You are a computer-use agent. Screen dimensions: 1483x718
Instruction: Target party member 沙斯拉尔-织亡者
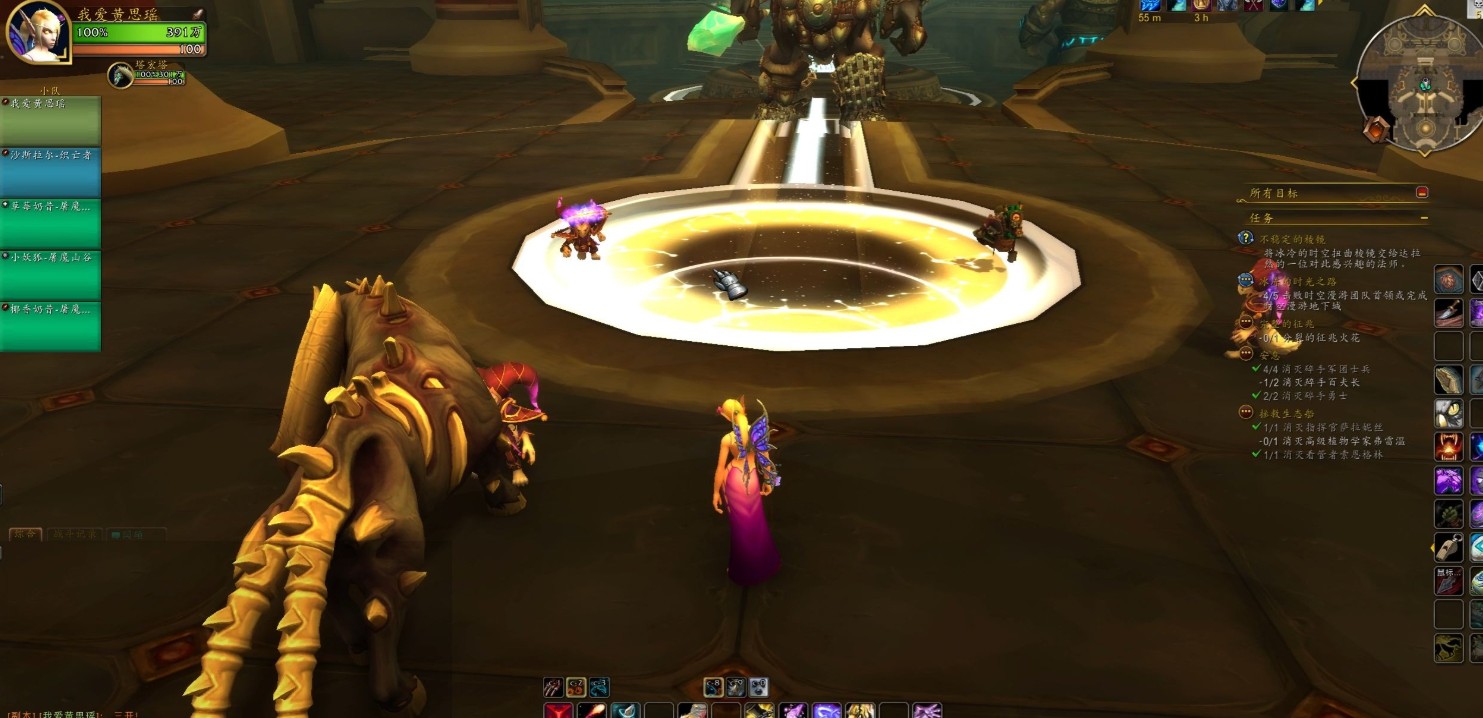click(x=51, y=173)
